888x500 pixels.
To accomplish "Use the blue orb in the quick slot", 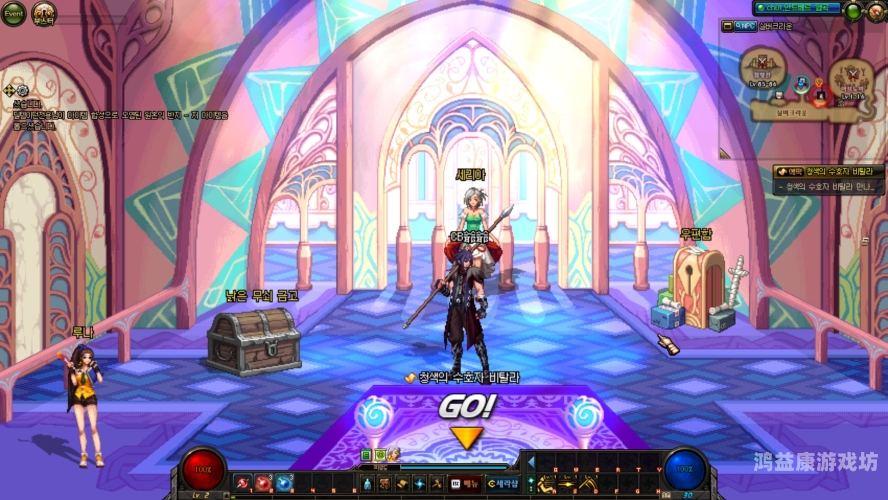I will point(284,484).
